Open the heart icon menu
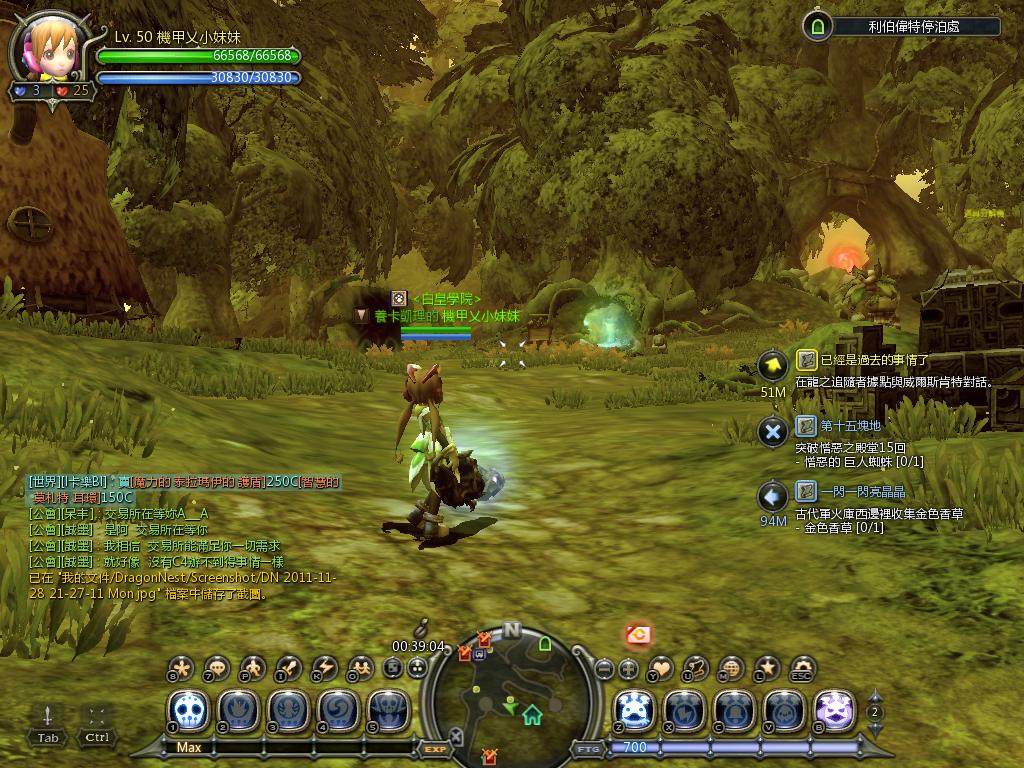Screen dimensions: 1024x768 (662, 668)
